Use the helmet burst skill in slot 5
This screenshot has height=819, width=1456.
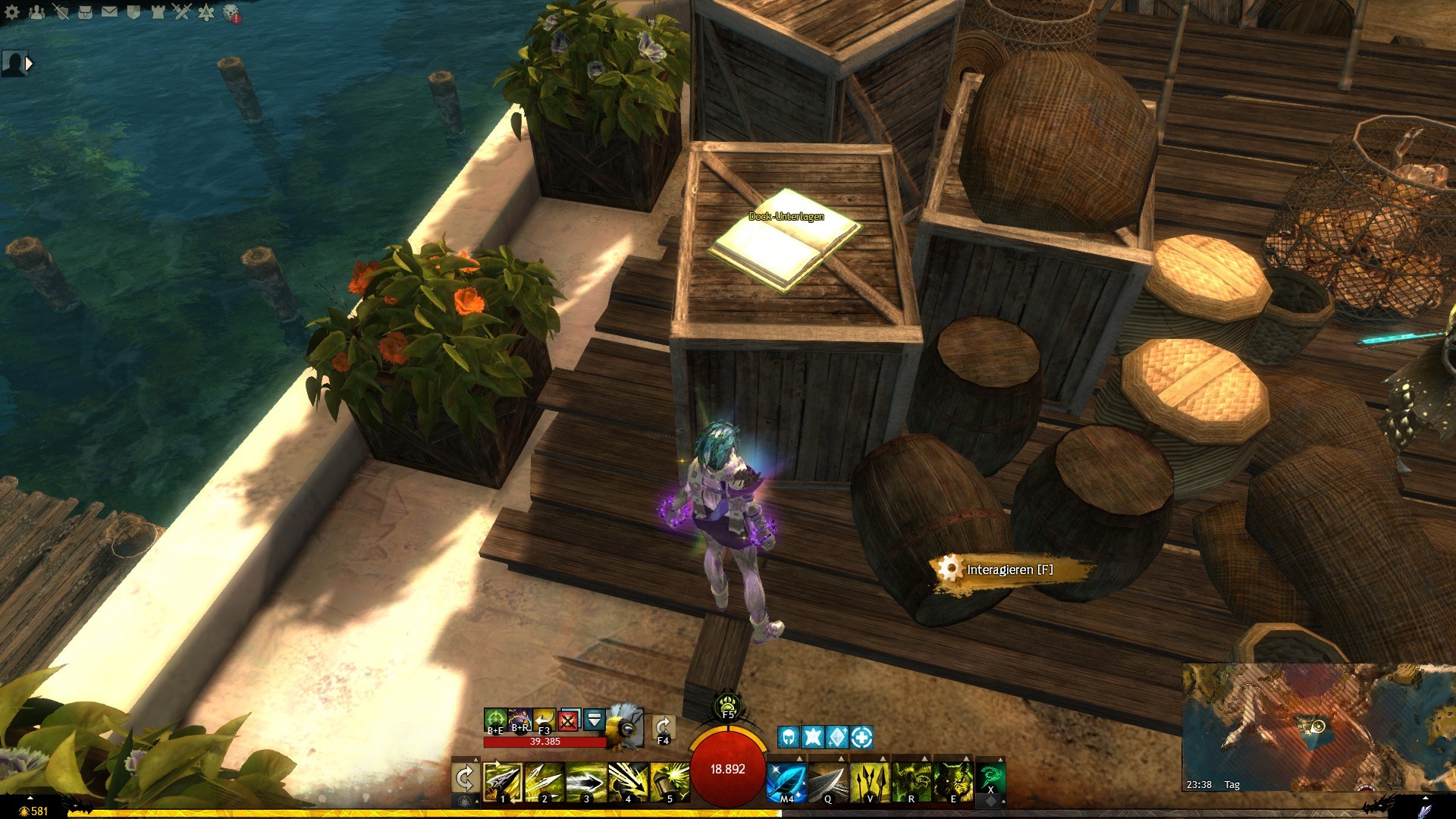[x=669, y=781]
